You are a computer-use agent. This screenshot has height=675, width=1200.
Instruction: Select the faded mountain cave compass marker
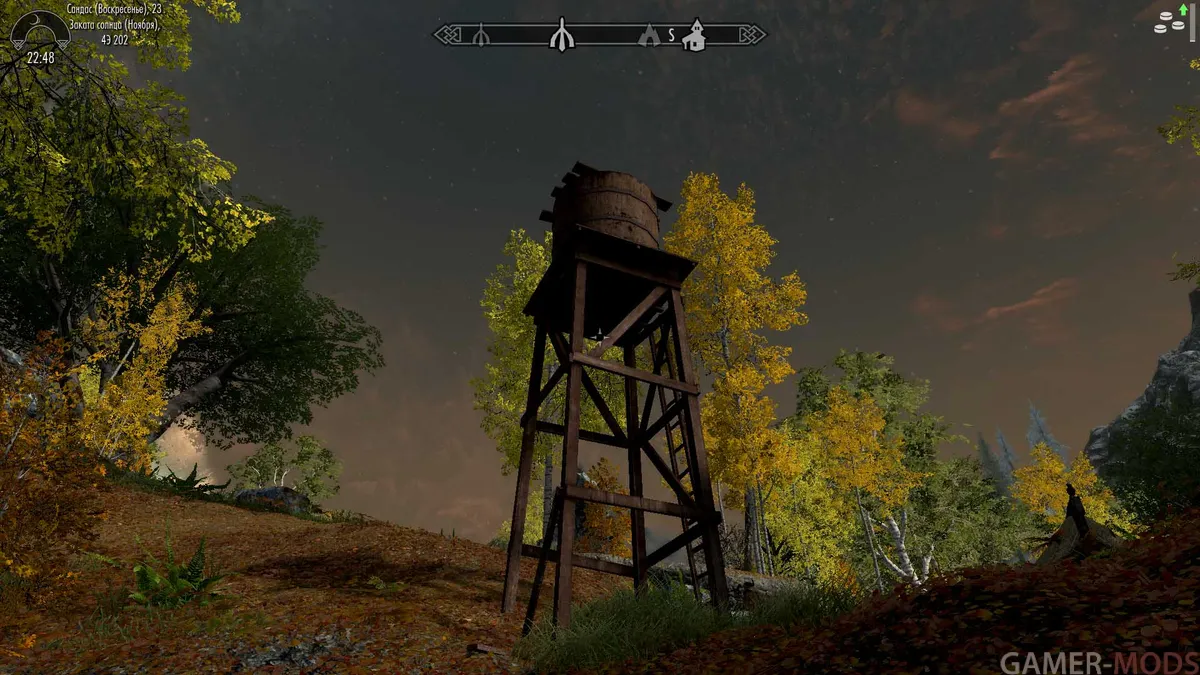649,36
